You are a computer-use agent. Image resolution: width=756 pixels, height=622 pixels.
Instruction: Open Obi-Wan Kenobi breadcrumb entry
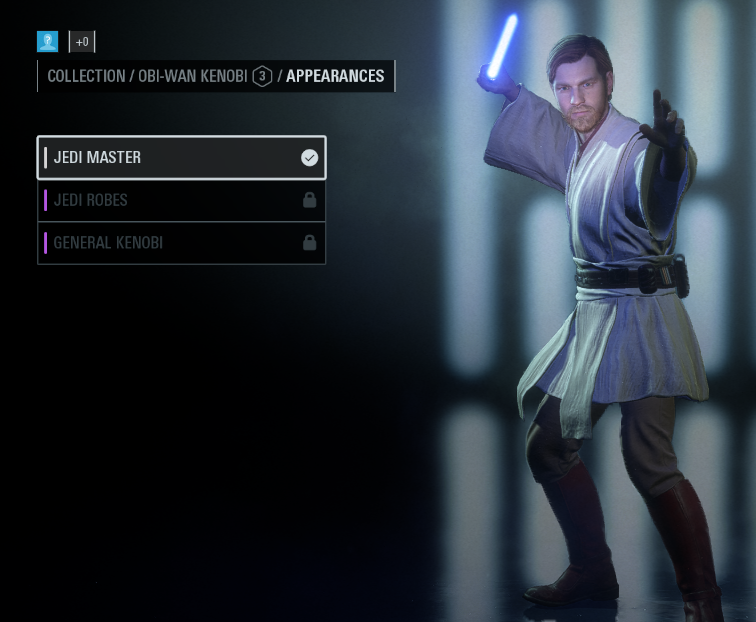point(193,76)
